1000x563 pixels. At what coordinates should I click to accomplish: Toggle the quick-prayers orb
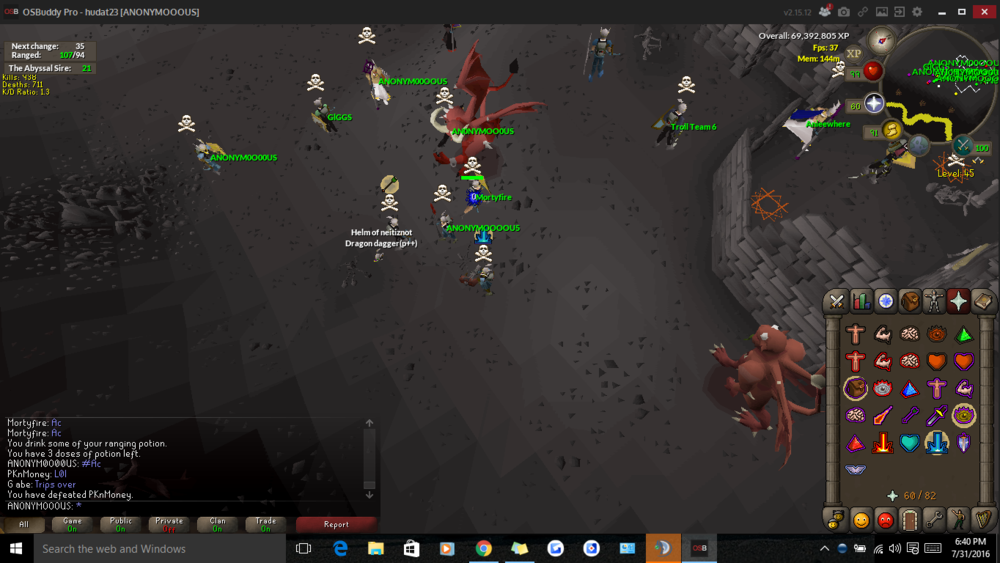click(873, 104)
